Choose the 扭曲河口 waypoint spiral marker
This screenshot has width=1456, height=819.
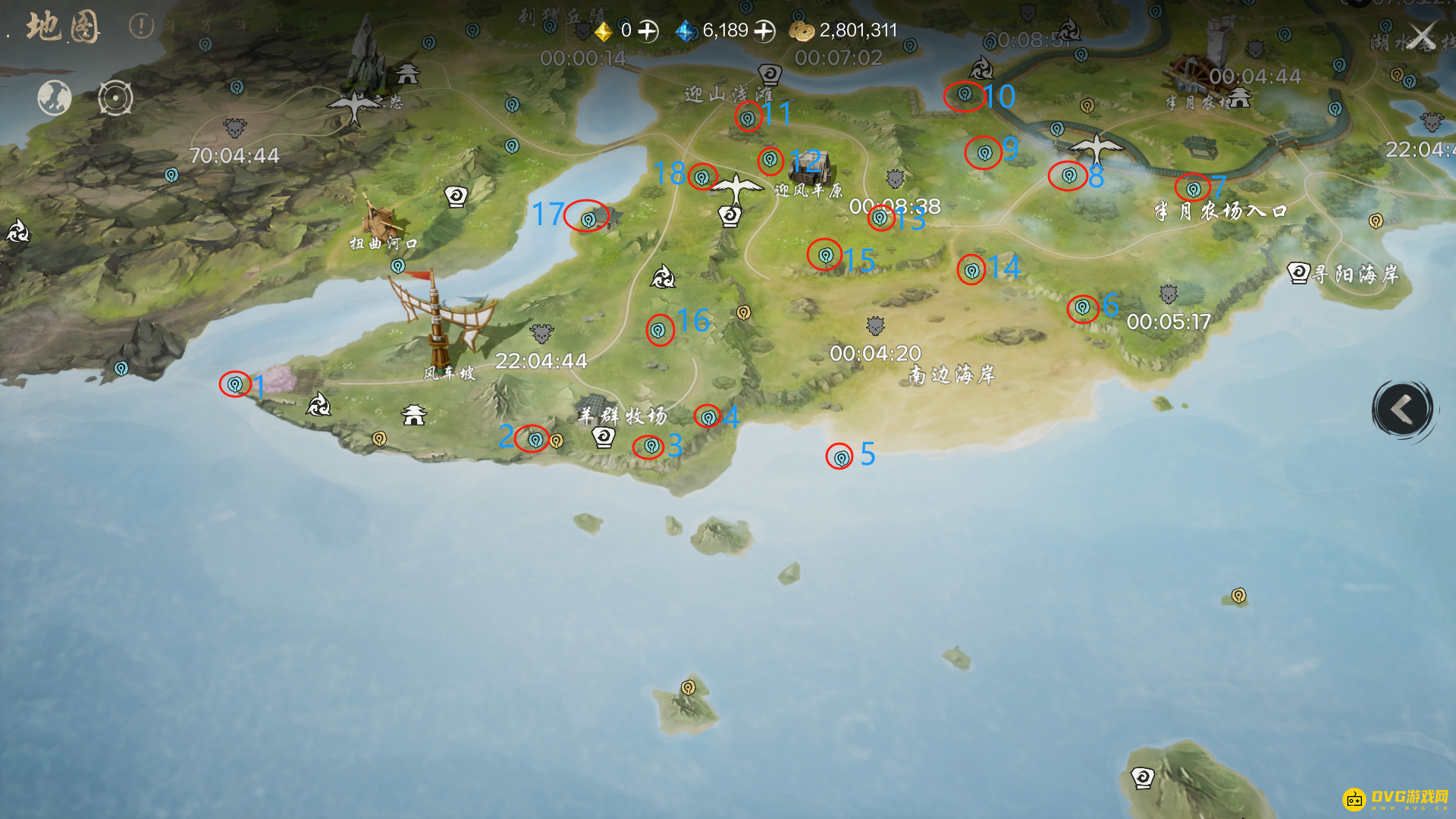(456, 197)
